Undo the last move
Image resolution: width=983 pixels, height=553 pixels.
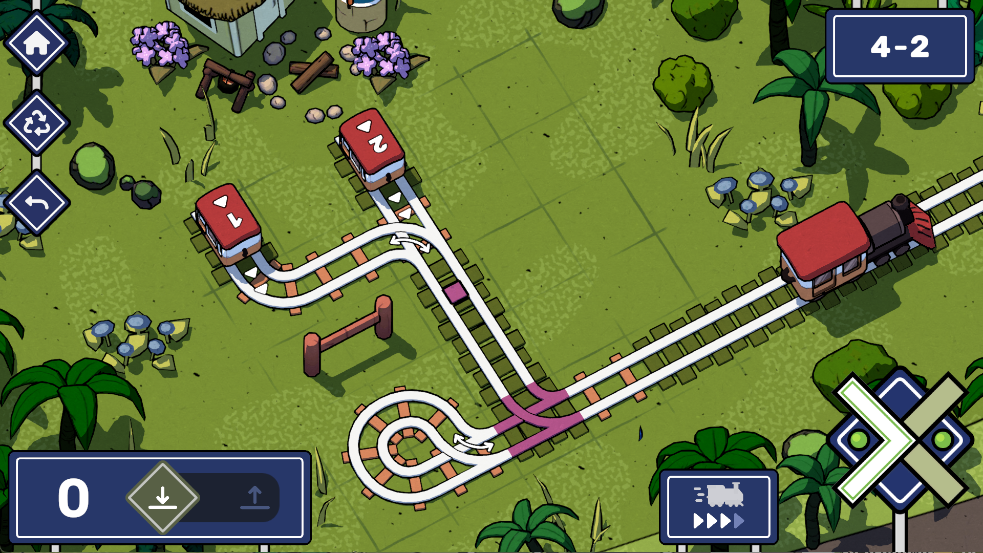click(x=37, y=203)
